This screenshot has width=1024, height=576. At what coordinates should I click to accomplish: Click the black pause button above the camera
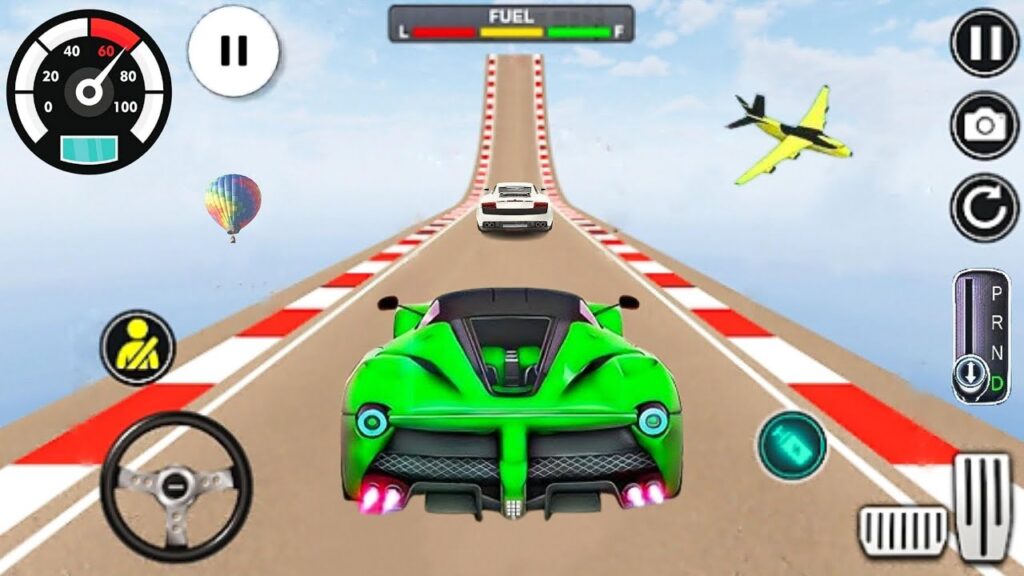984,43
